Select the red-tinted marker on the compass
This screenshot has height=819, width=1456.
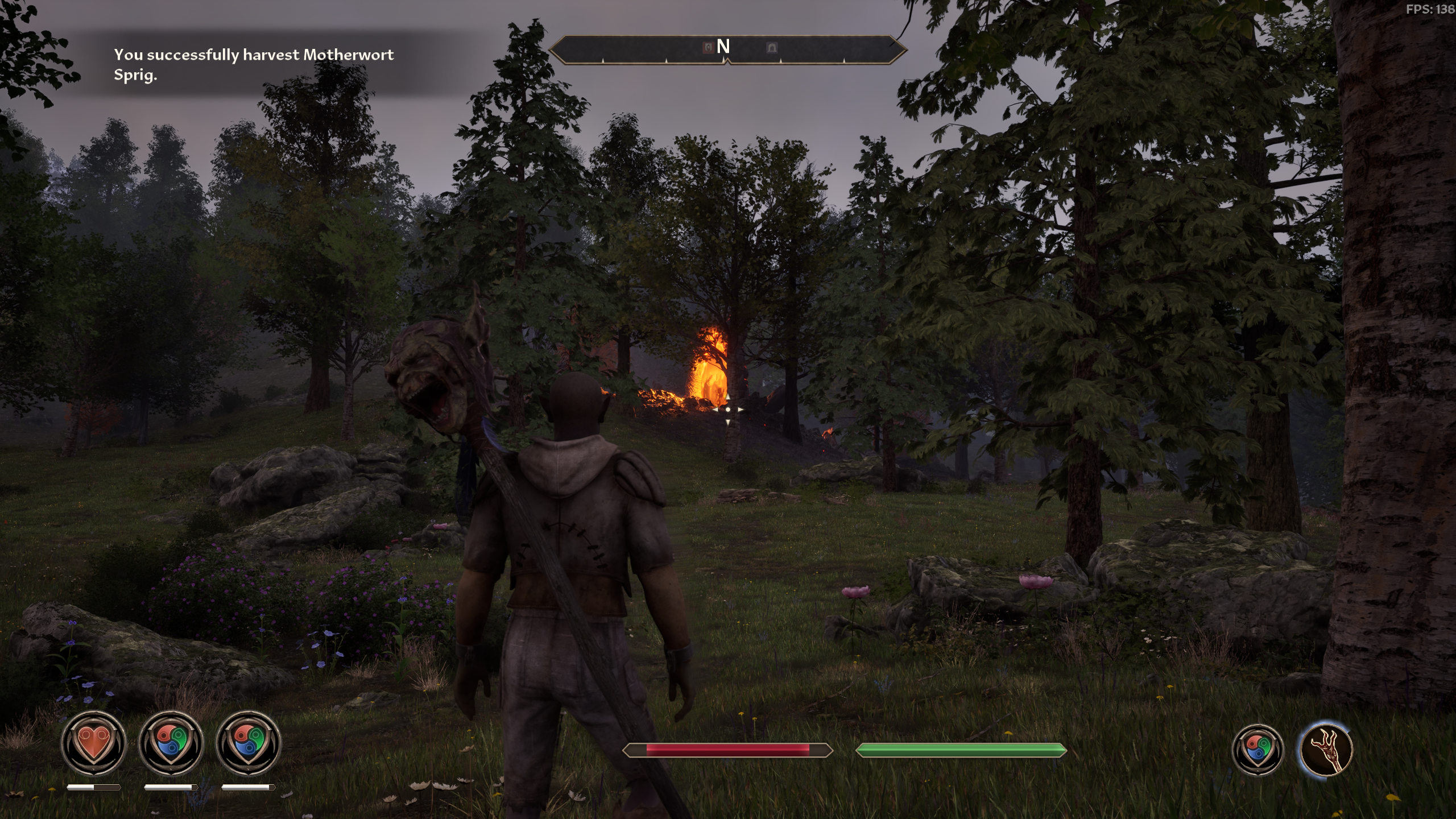click(708, 47)
